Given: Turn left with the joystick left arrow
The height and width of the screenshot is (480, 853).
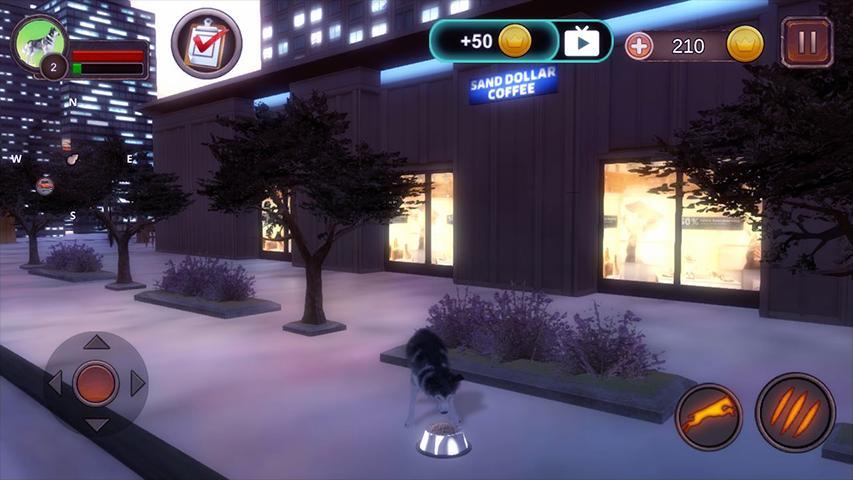Looking at the screenshot, I should [56, 383].
